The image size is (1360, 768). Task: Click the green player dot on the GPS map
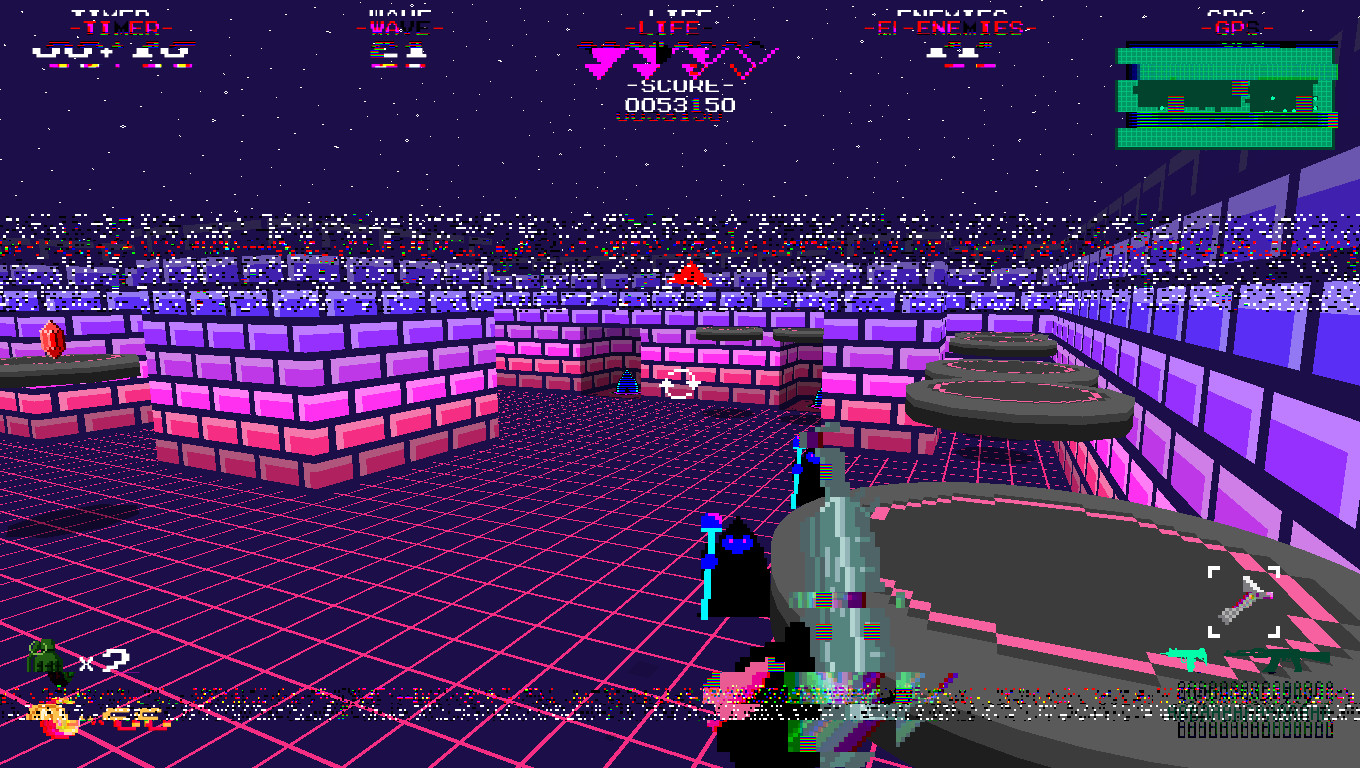tap(1272, 98)
